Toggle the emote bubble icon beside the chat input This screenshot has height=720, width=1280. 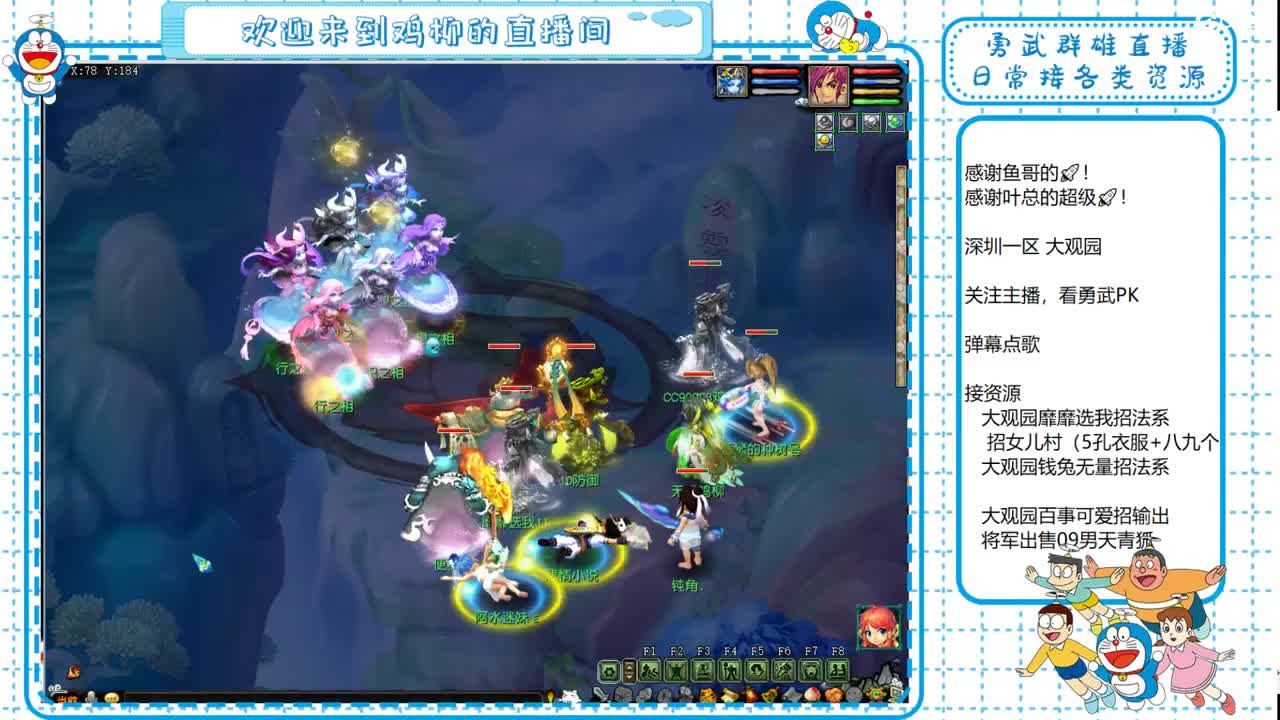112,698
